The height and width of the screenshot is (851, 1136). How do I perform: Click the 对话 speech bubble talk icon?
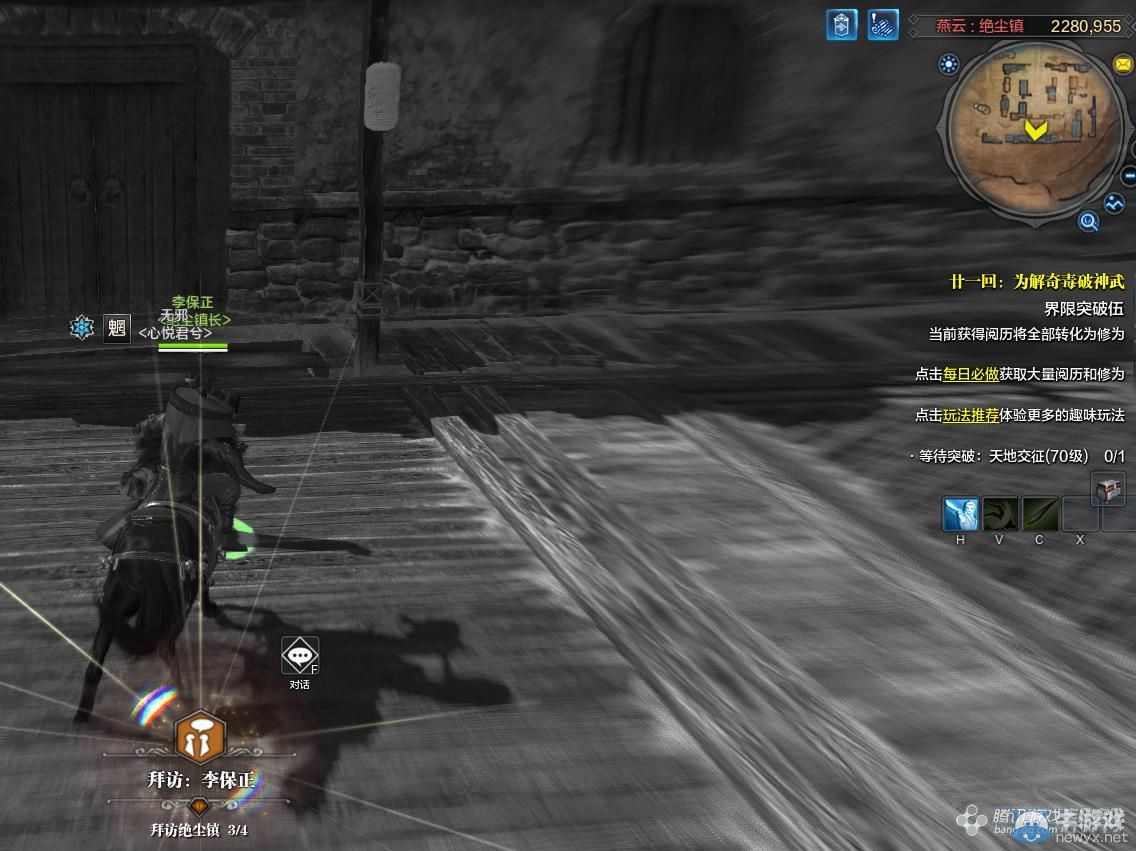pyautogui.click(x=300, y=656)
